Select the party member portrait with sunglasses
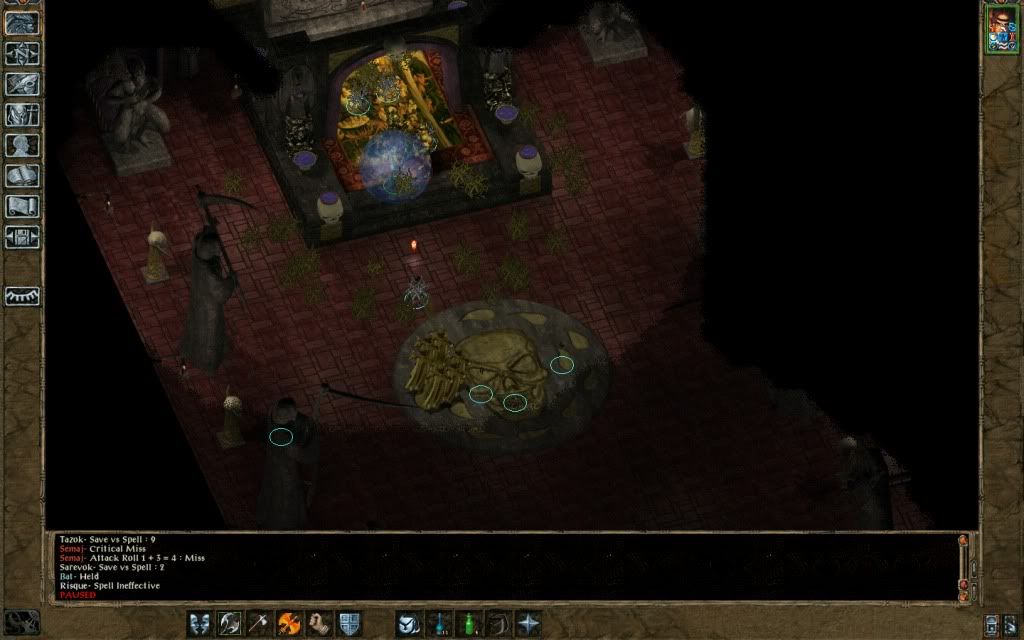This screenshot has width=1024, height=640. tap(999, 29)
